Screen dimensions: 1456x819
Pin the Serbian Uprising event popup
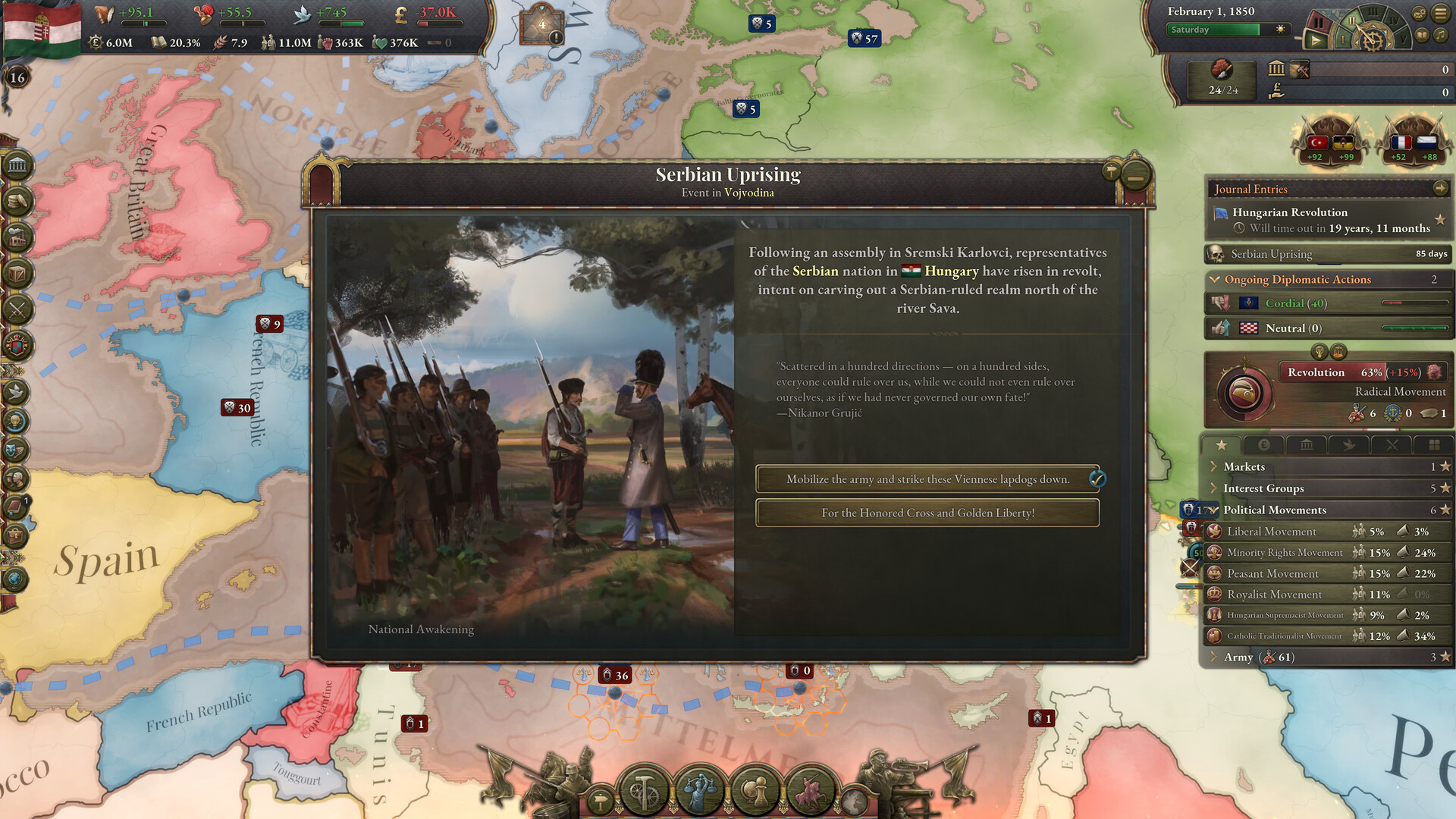(1111, 171)
